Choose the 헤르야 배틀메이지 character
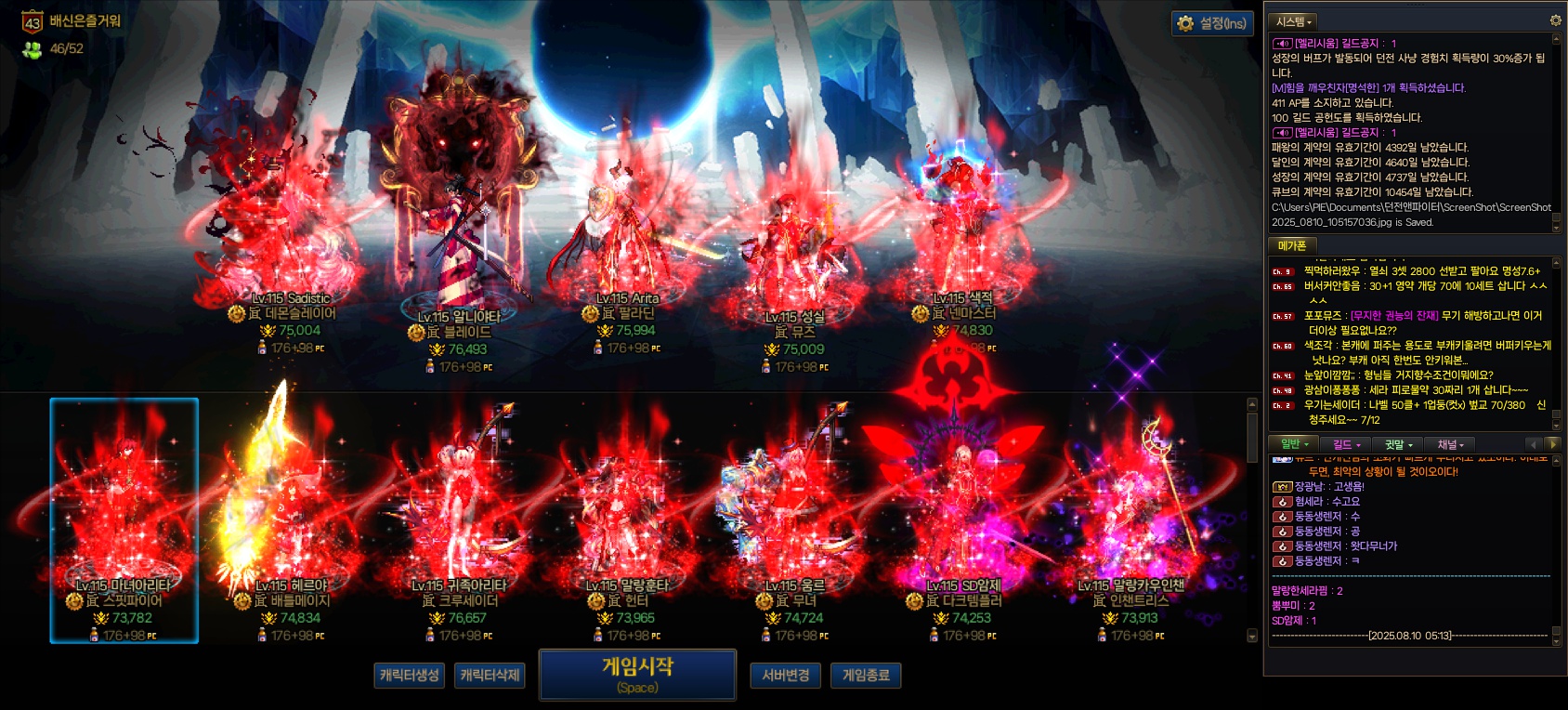The height and width of the screenshot is (710, 1568). point(291,520)
